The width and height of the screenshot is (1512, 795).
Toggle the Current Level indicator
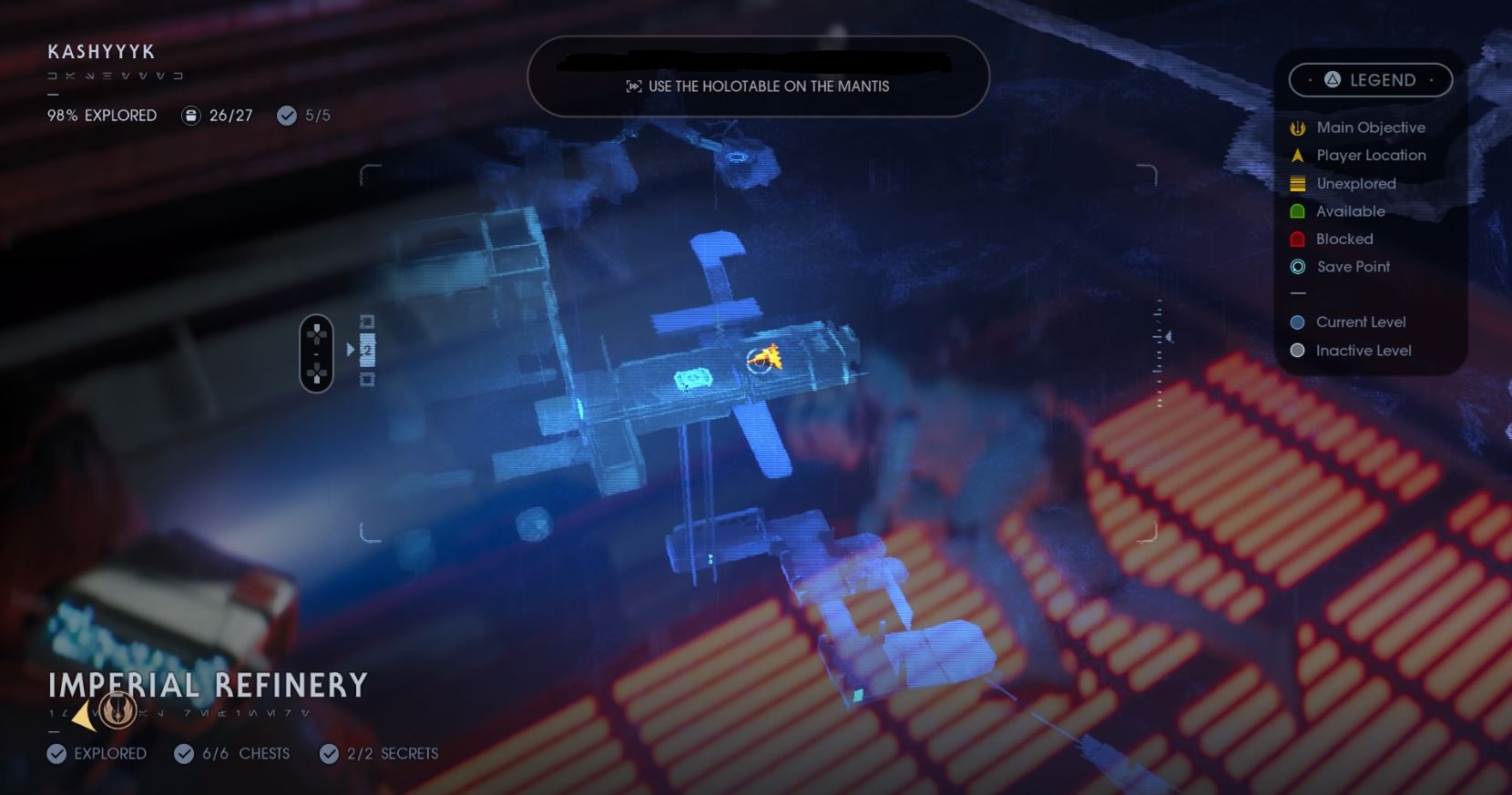pyautogui.click(x=1297, y=321)
